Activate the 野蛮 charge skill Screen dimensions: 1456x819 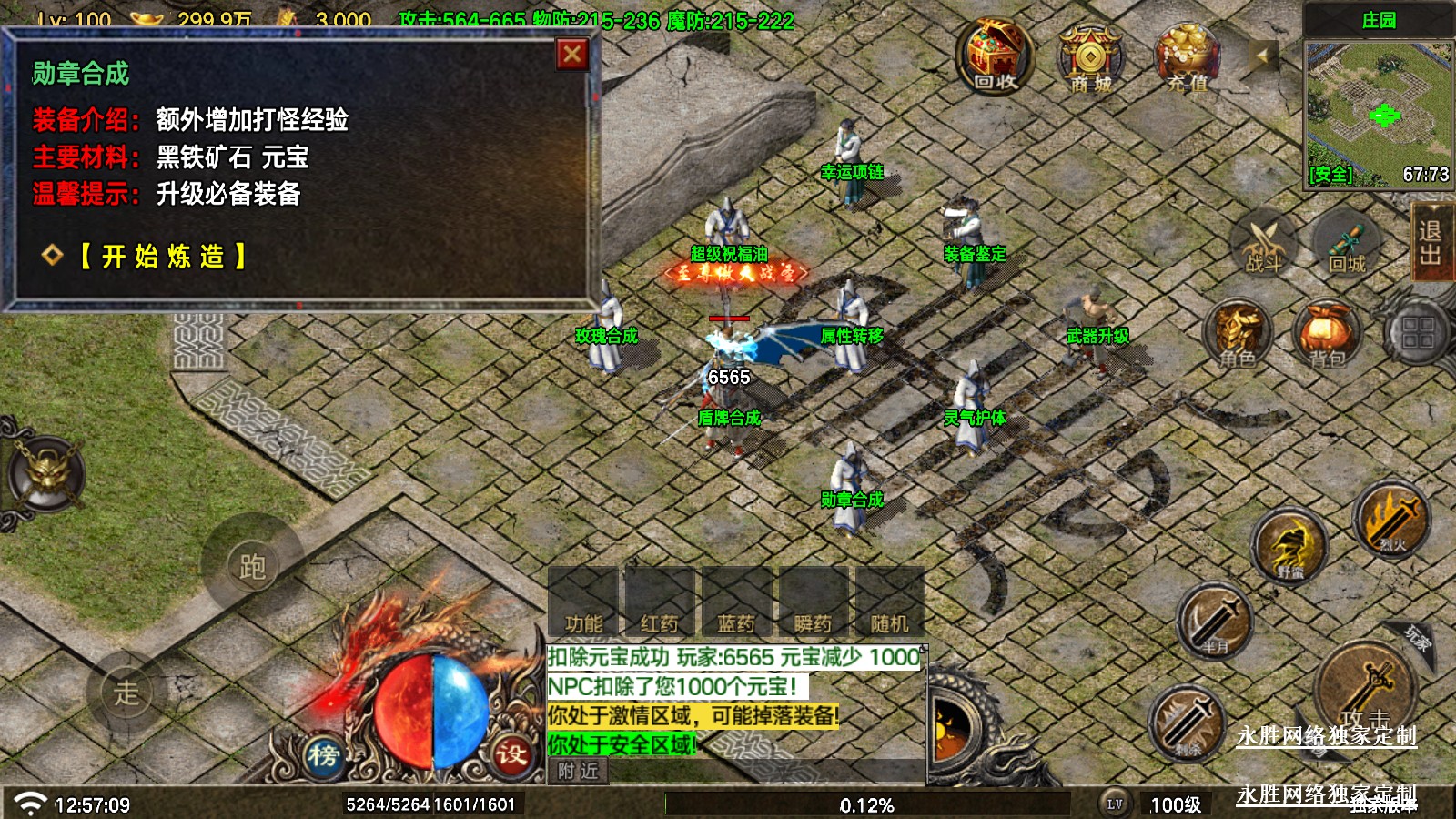[1290, 546]
